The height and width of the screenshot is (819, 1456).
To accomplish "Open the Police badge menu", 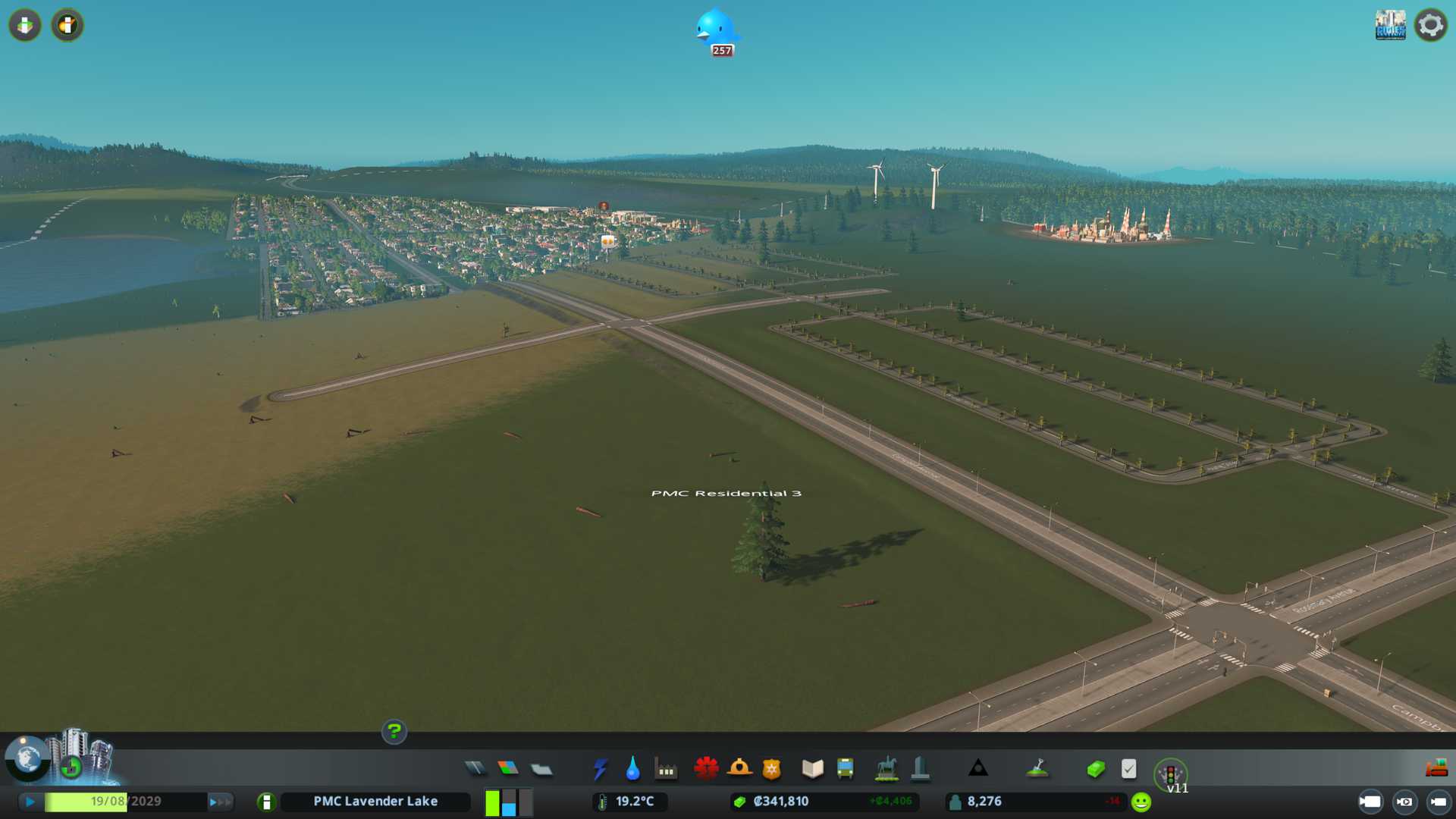I will coord(772,769).
